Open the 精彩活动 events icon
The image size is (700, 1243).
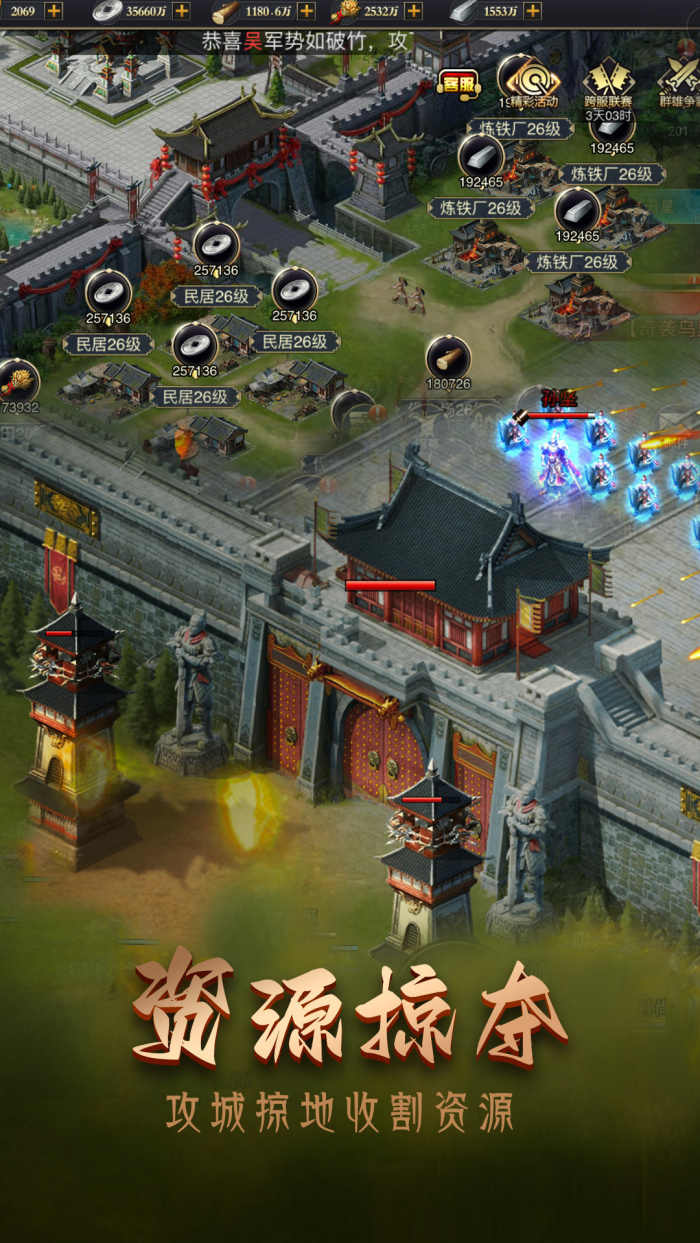click(528, 79)
